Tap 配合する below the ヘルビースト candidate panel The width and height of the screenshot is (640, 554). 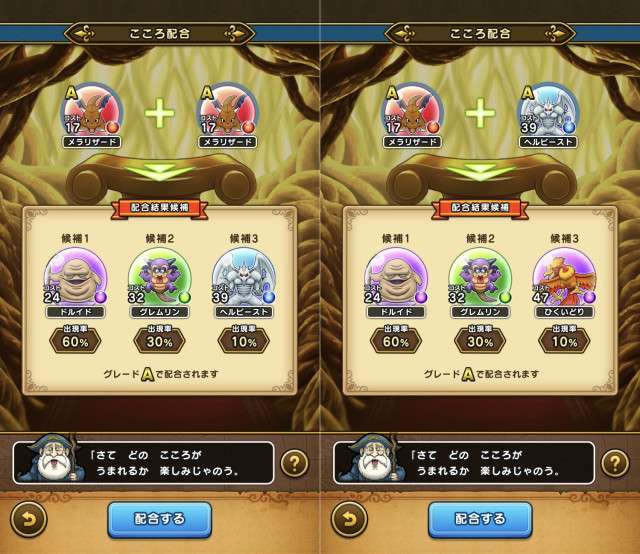159,520
